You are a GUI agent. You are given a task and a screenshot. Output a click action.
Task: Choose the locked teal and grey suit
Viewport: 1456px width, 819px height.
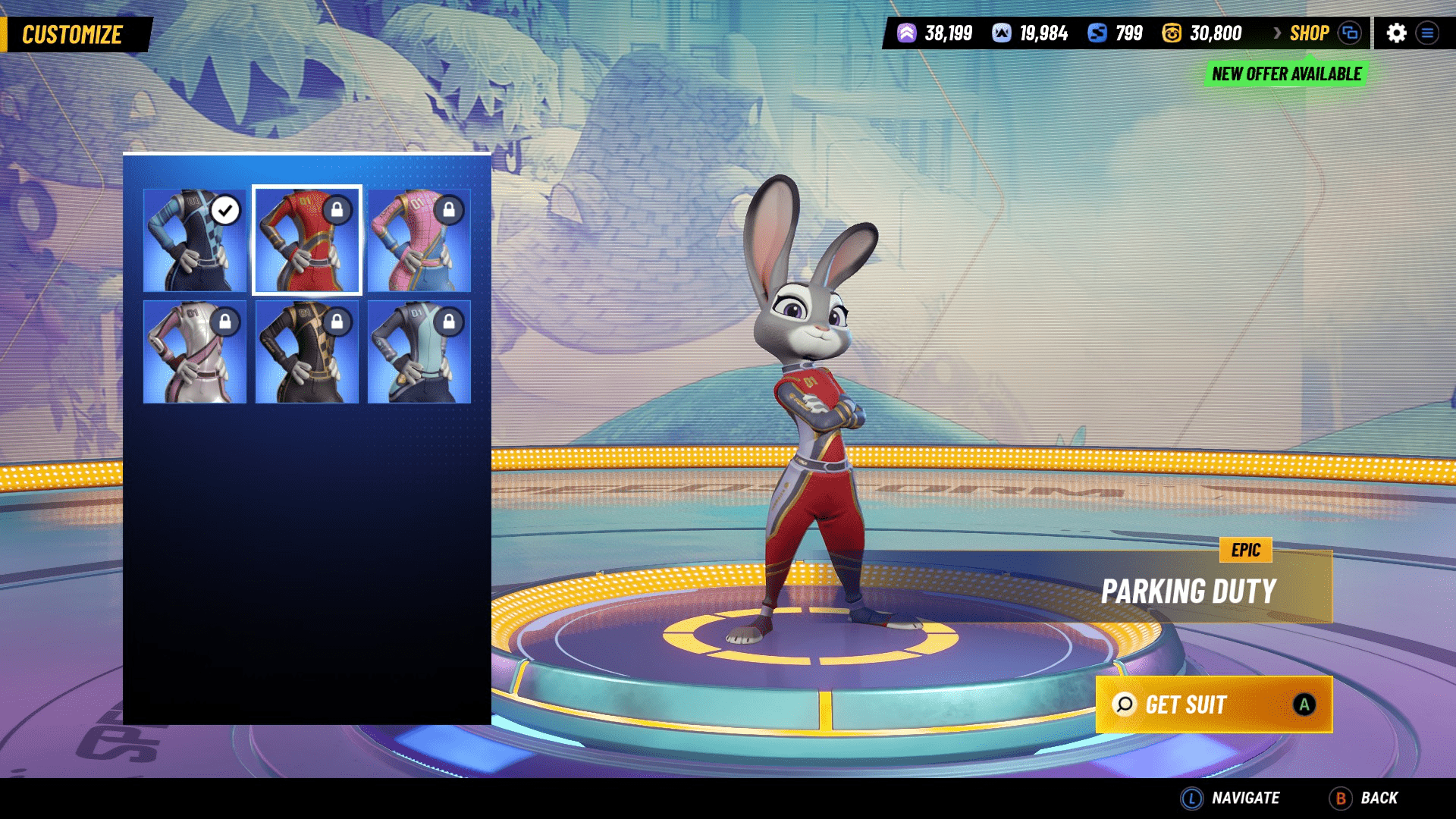pos(419,352)
